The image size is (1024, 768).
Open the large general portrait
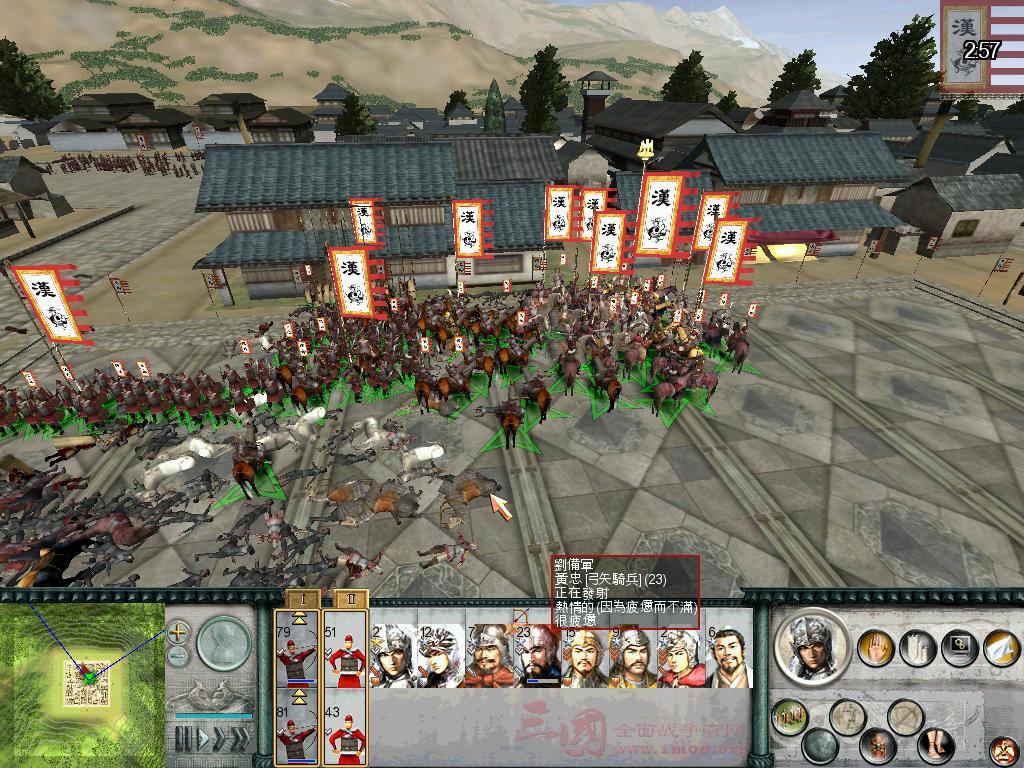[x=812, y=645]
